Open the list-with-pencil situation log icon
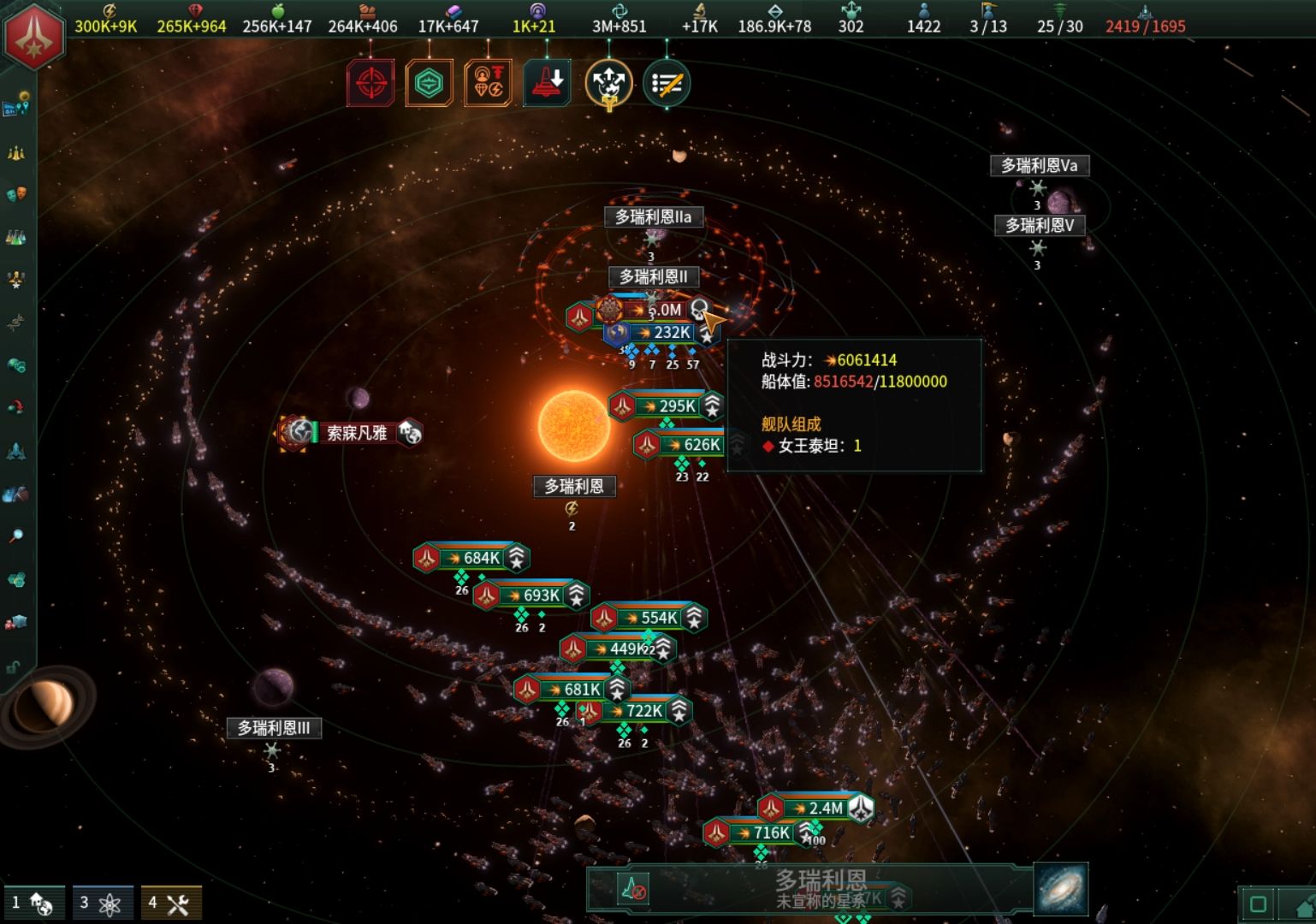This screenshot has width=1316, height=924. pyautogui.click(x=667, y=83)
